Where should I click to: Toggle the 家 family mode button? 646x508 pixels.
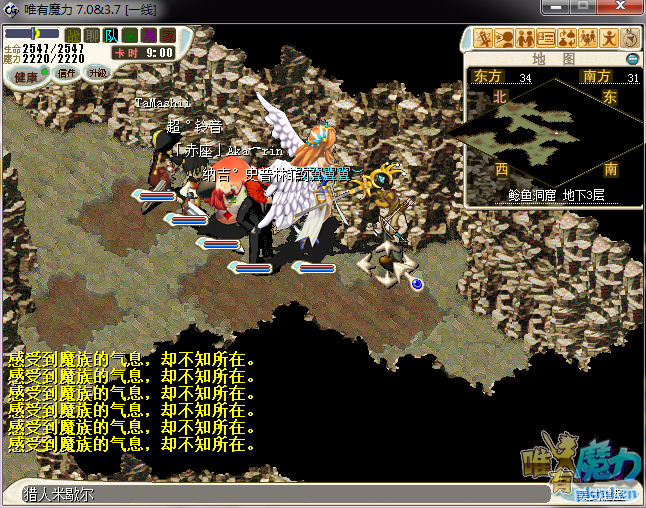(167, 35)
